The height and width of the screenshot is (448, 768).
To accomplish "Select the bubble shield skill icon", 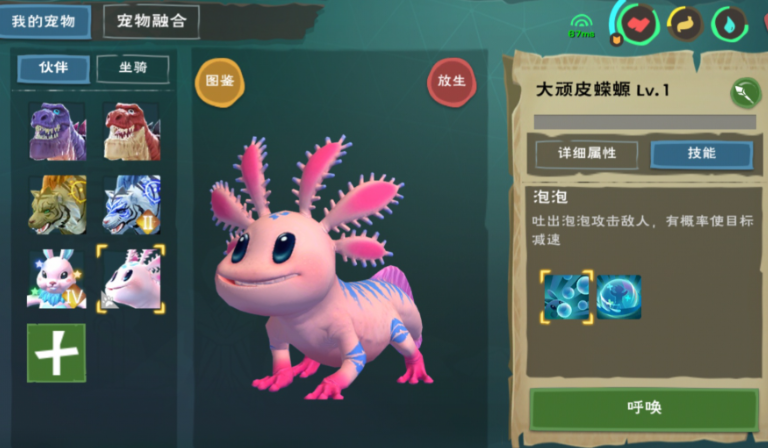I will click(x=619, y=297).
